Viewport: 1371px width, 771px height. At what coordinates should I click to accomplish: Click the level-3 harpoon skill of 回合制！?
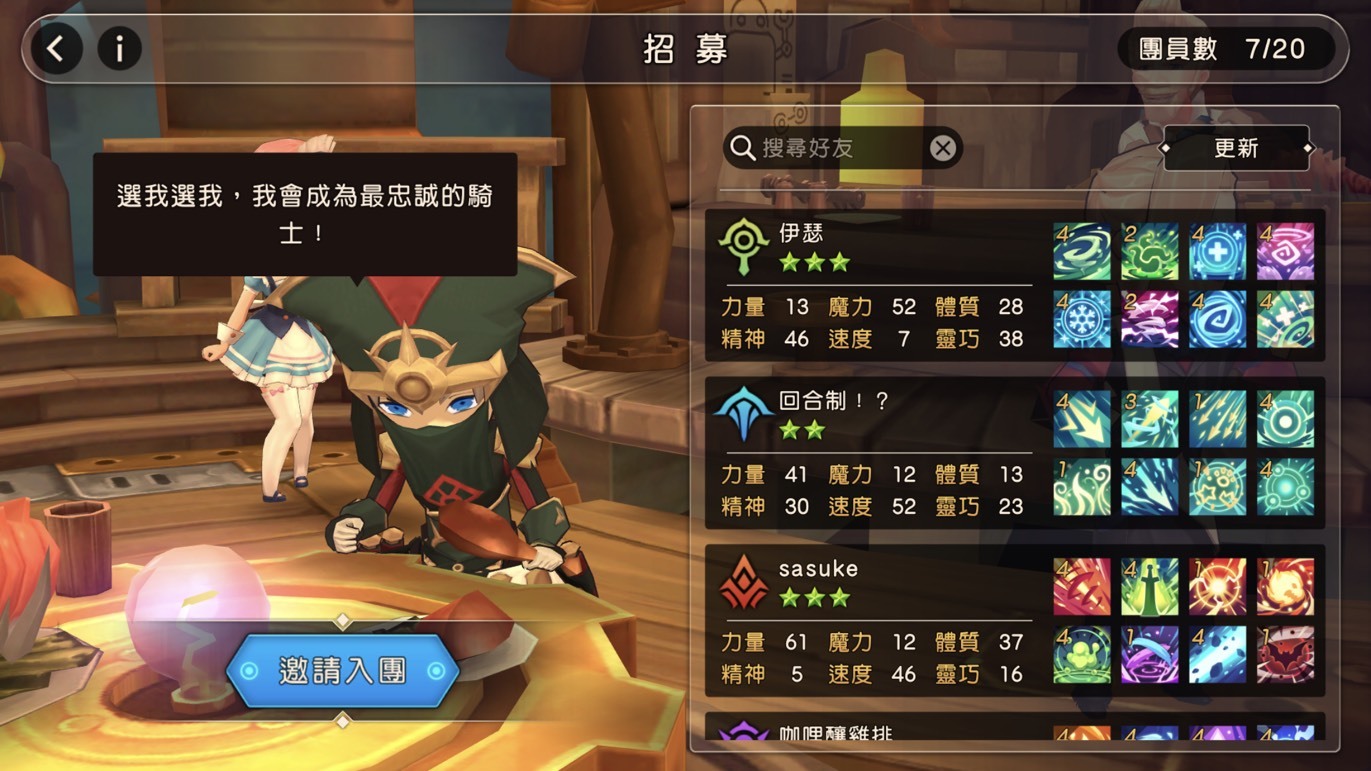1150,418
